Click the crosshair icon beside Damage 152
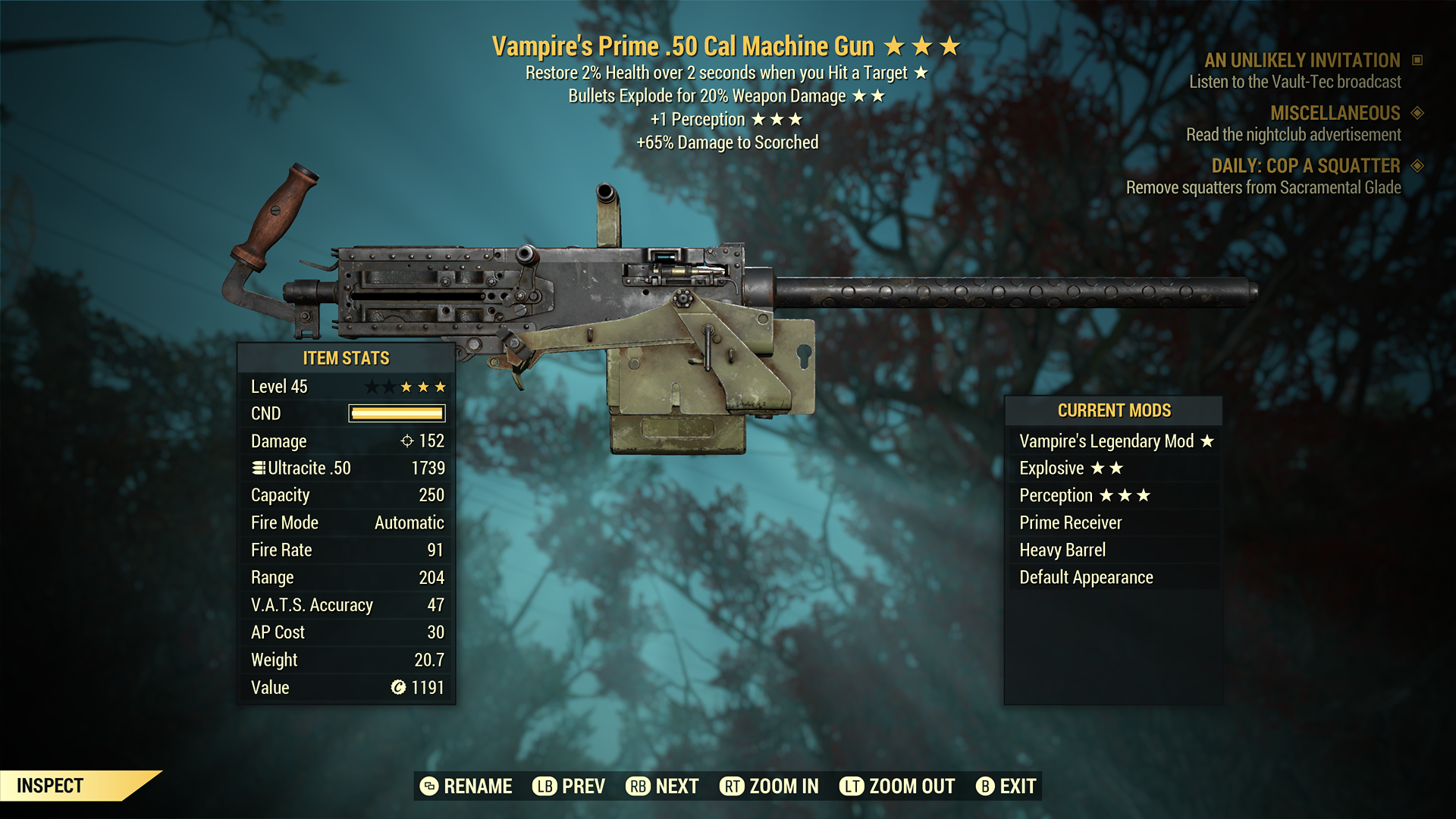 click(408, 441)
